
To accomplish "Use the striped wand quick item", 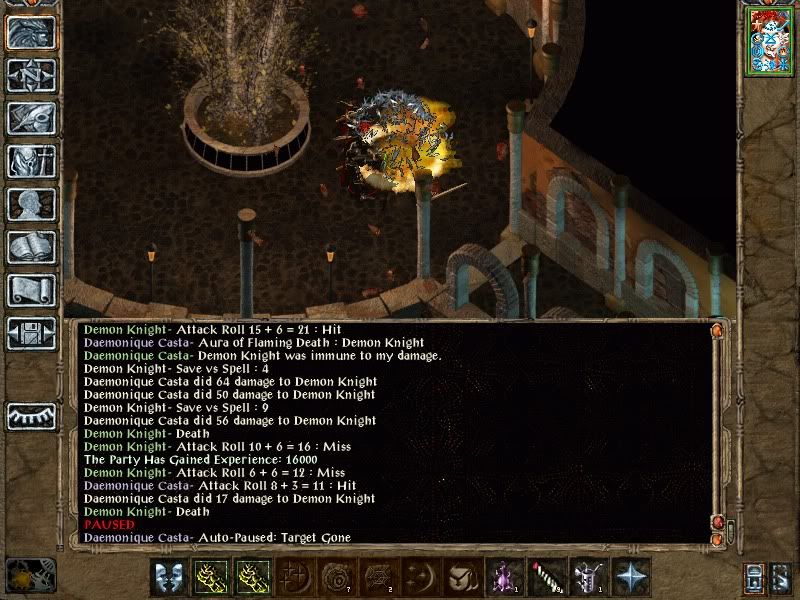I will coord(547,577).
